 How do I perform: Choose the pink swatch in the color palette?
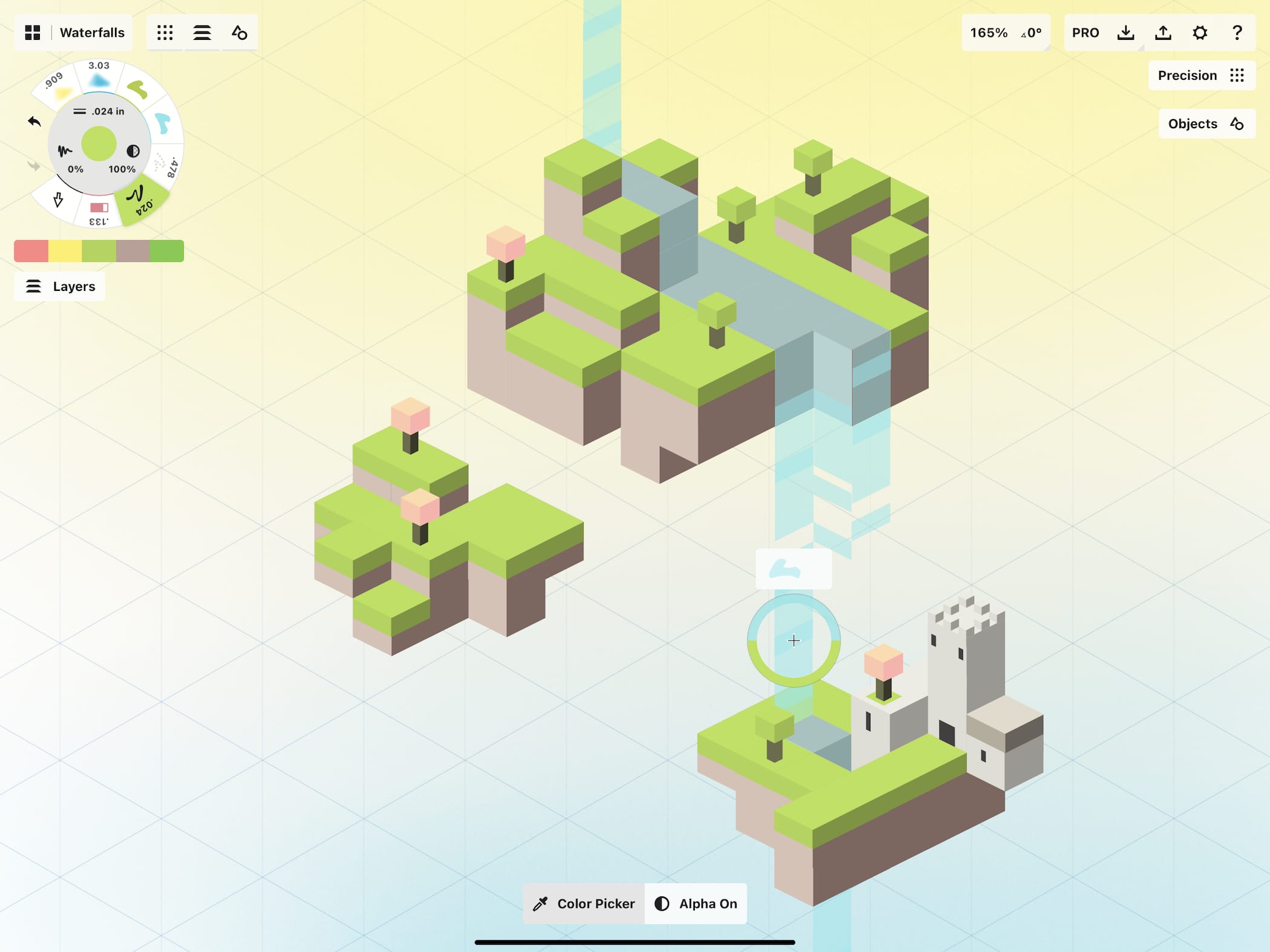(x=31, y=251)
